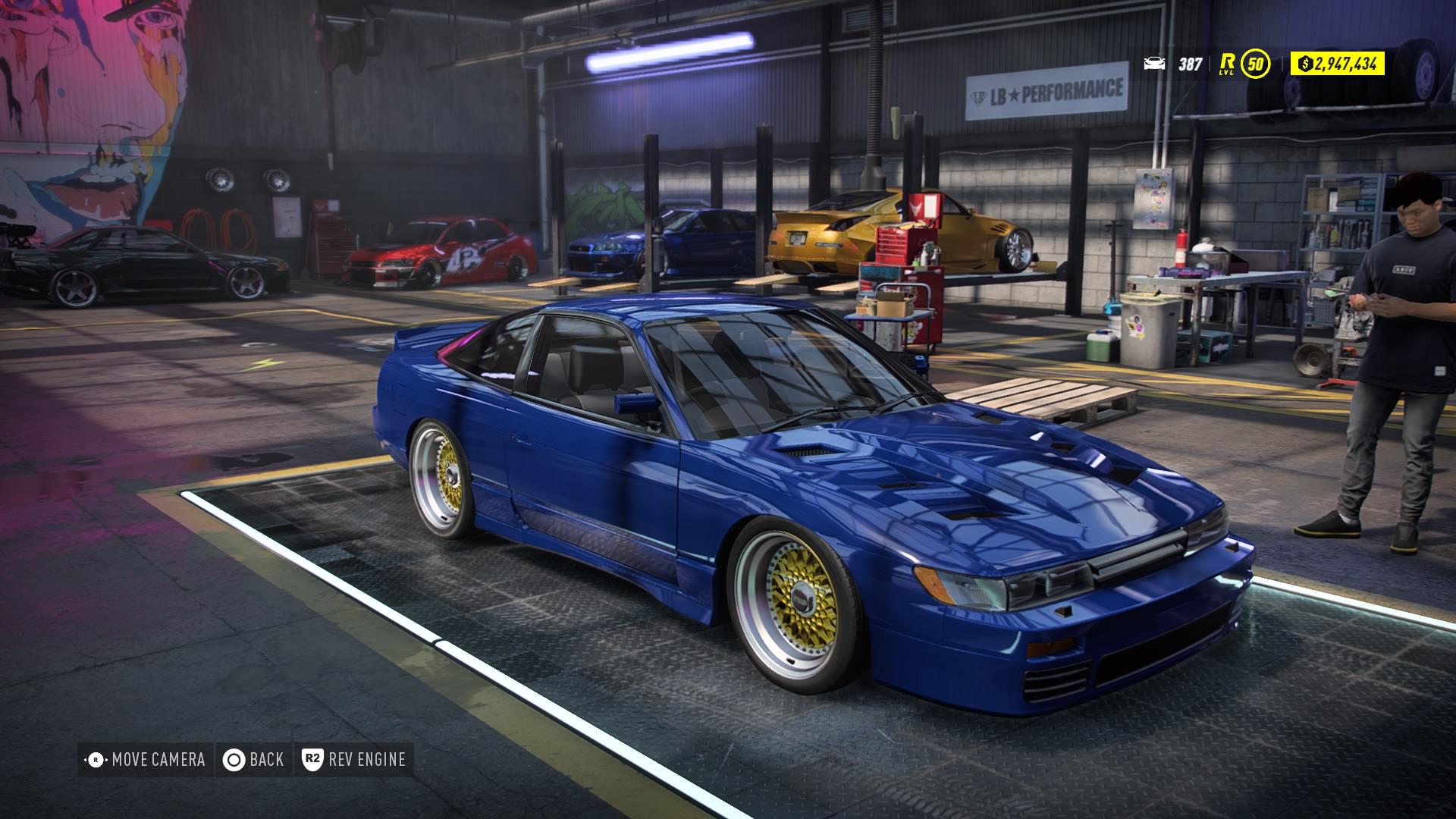Click the MOVE CAMERA prompt label
Screen dimensions: 1456x819
click(157, 759)
